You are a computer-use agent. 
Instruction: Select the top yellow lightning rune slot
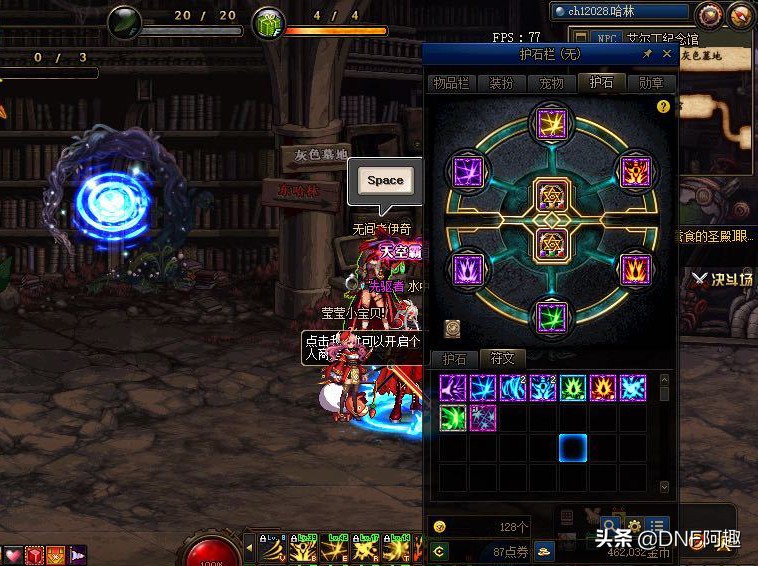[x=551, y=124]
